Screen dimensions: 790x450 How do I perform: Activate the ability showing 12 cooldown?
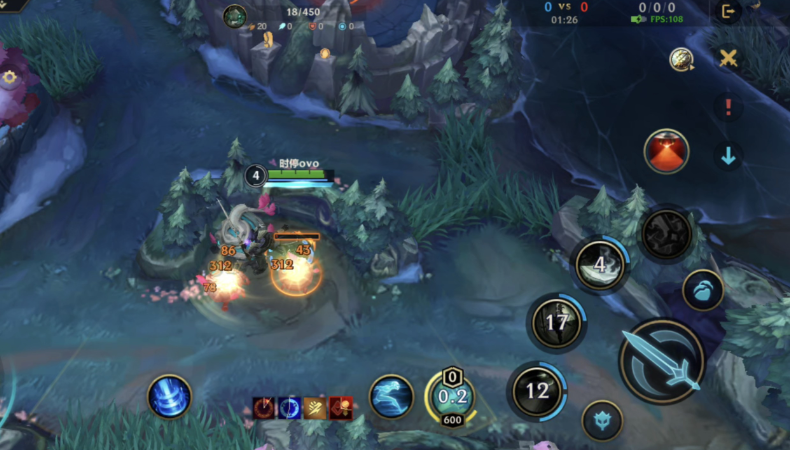pyautogui.click(x=537, y=390)
